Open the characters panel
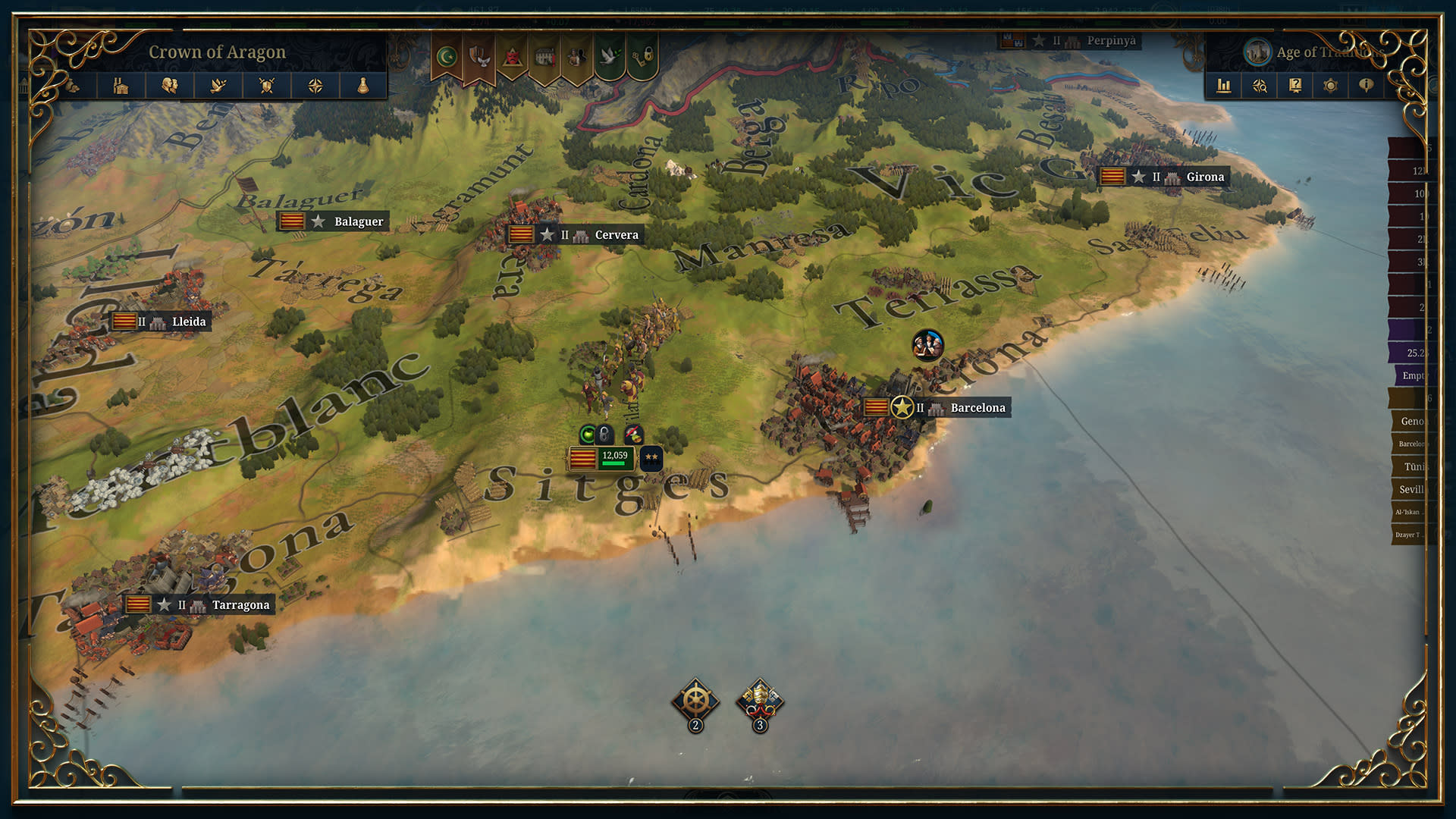The image size is (1456, 819). [x=171, y=86]
